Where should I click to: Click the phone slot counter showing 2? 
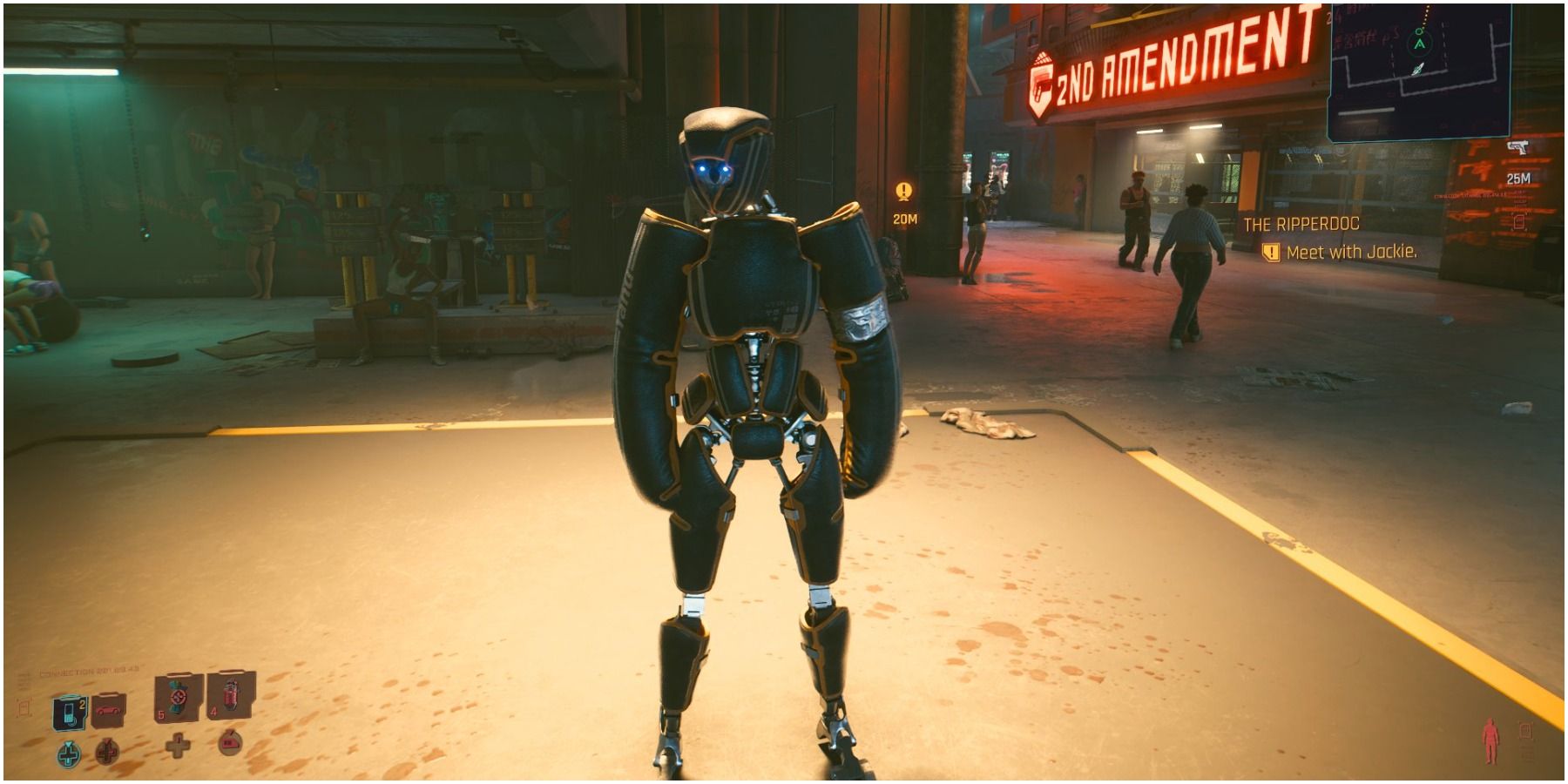point(82,703)
